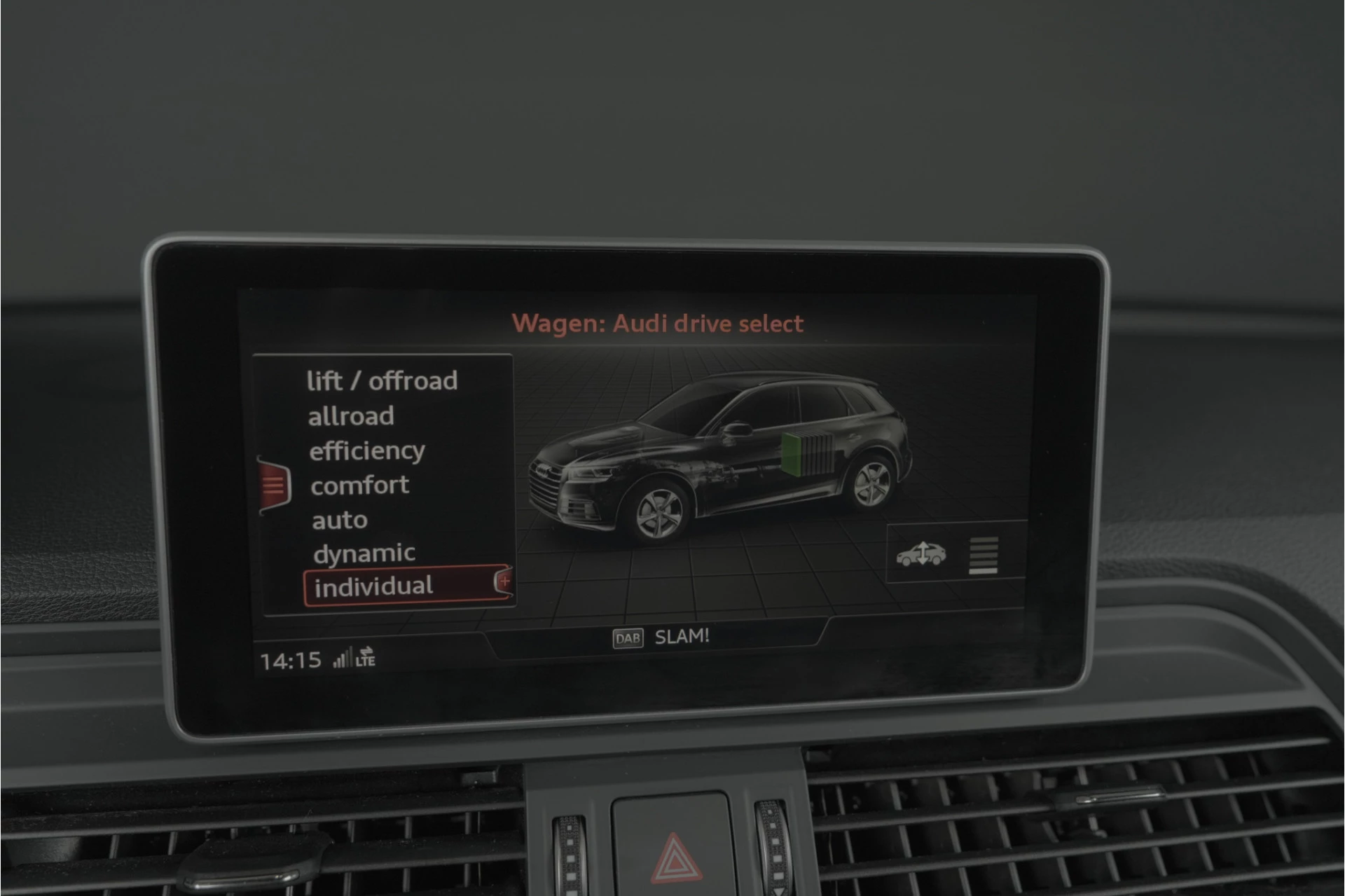Select the lift / offroad drive mode
Screen dimensions: 1345x896
click(382, 381)
